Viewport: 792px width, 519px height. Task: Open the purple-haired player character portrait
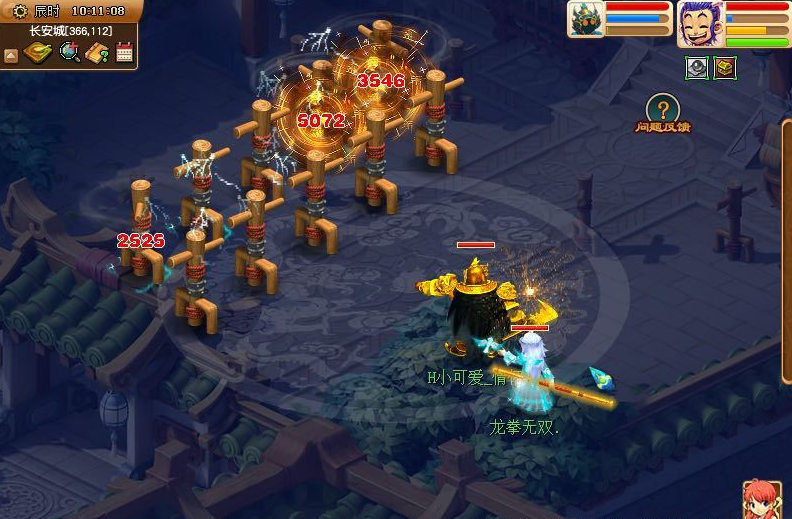click(699, 23)
